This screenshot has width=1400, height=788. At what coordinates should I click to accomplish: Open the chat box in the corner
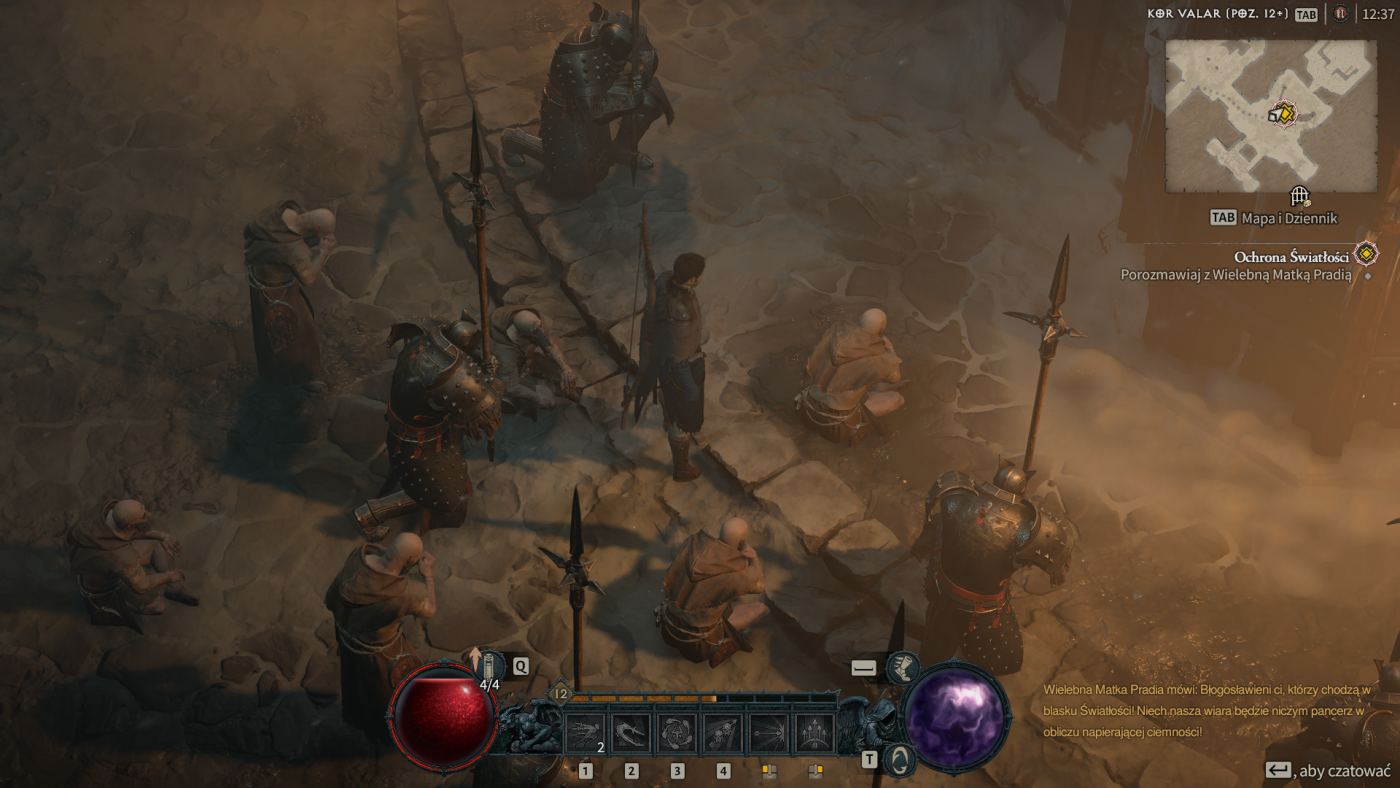[1331, 771]
